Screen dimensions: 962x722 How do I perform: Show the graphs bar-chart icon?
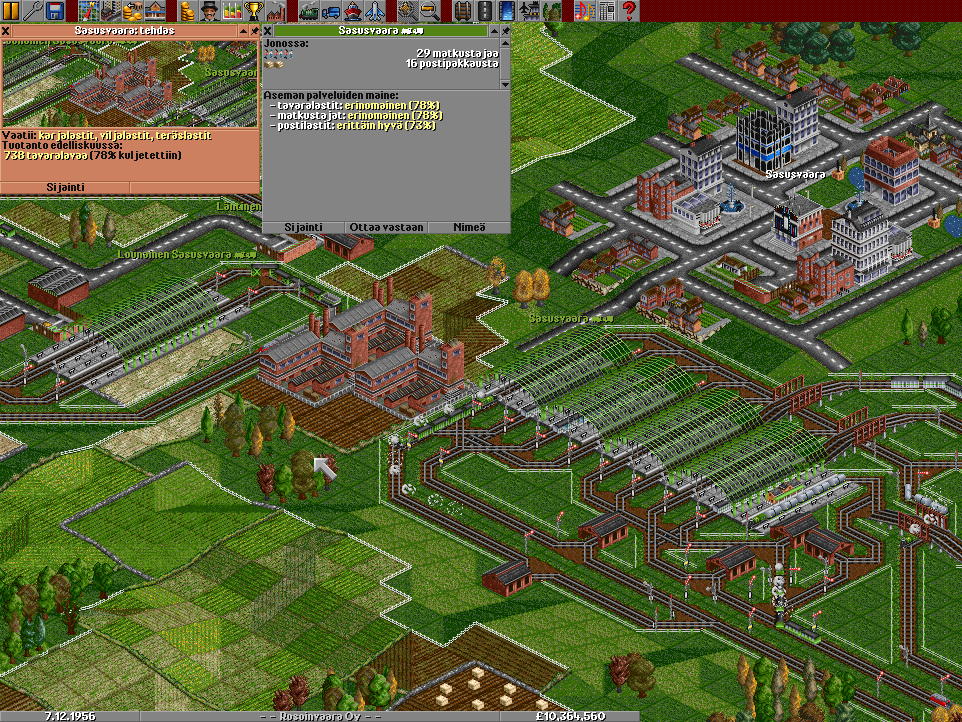point(232,11)
